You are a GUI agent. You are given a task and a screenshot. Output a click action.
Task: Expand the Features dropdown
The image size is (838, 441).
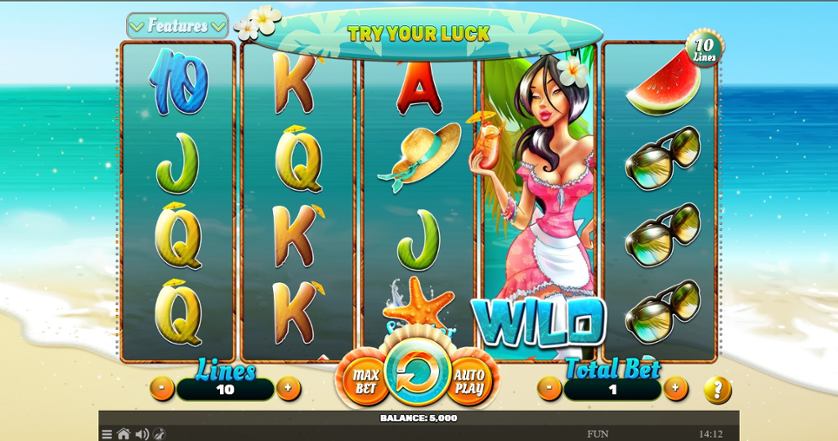[x=178, y=24]
